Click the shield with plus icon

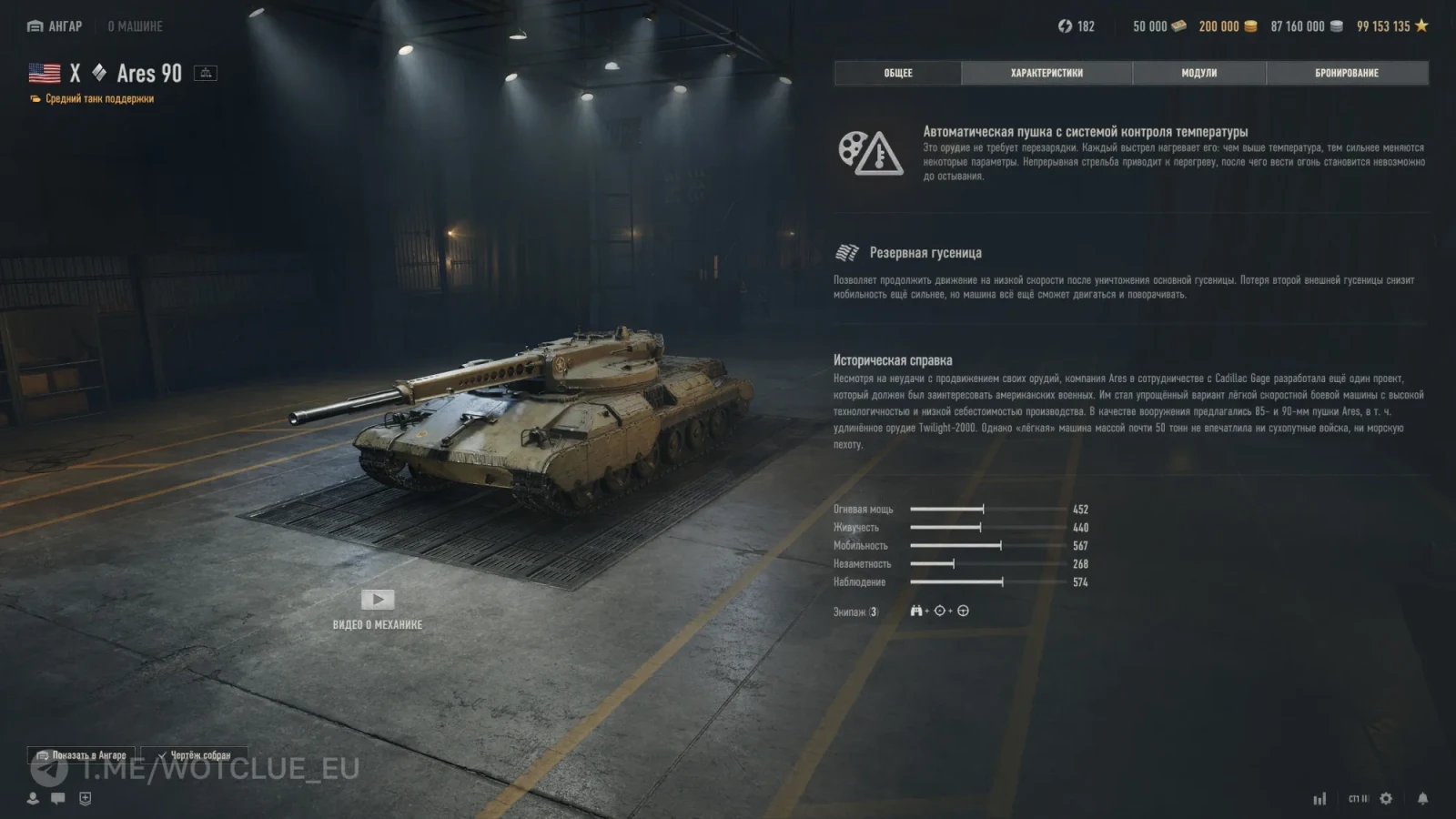[x=85, y=798]
